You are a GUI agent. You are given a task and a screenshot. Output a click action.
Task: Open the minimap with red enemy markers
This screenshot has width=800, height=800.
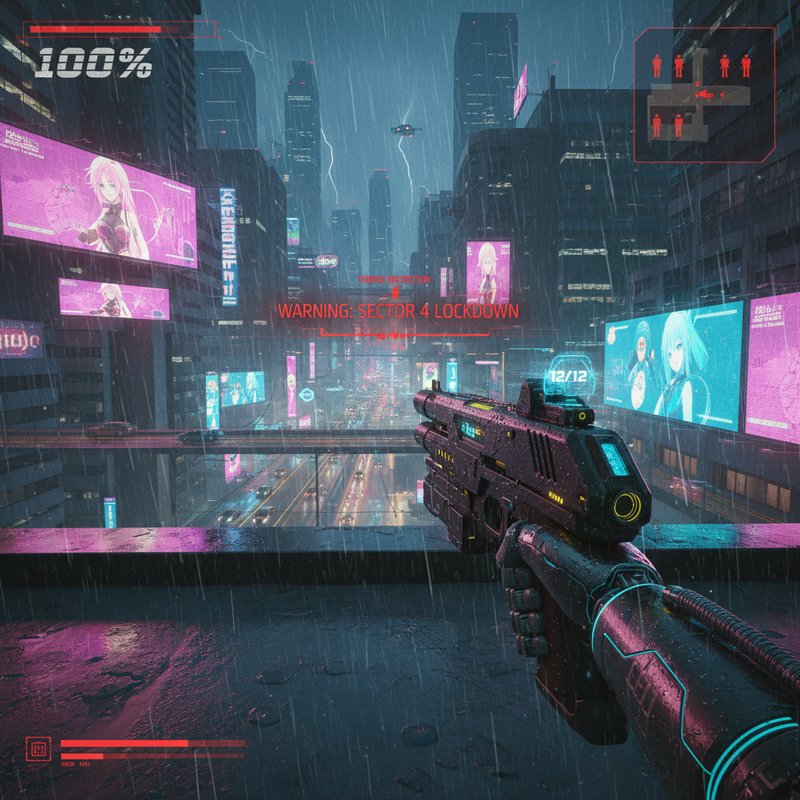704,94
